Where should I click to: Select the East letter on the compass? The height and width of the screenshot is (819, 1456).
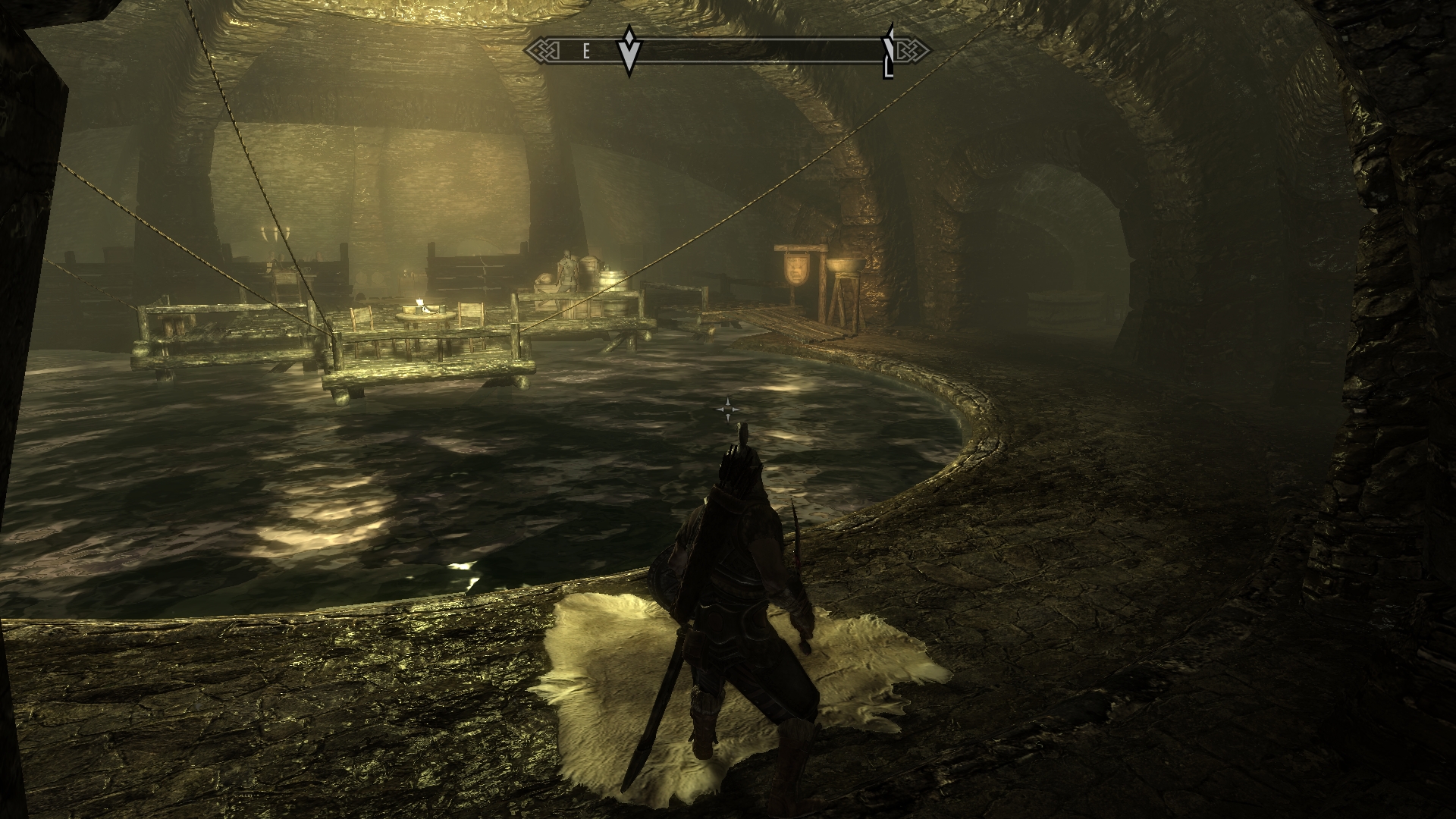[586, 52]
